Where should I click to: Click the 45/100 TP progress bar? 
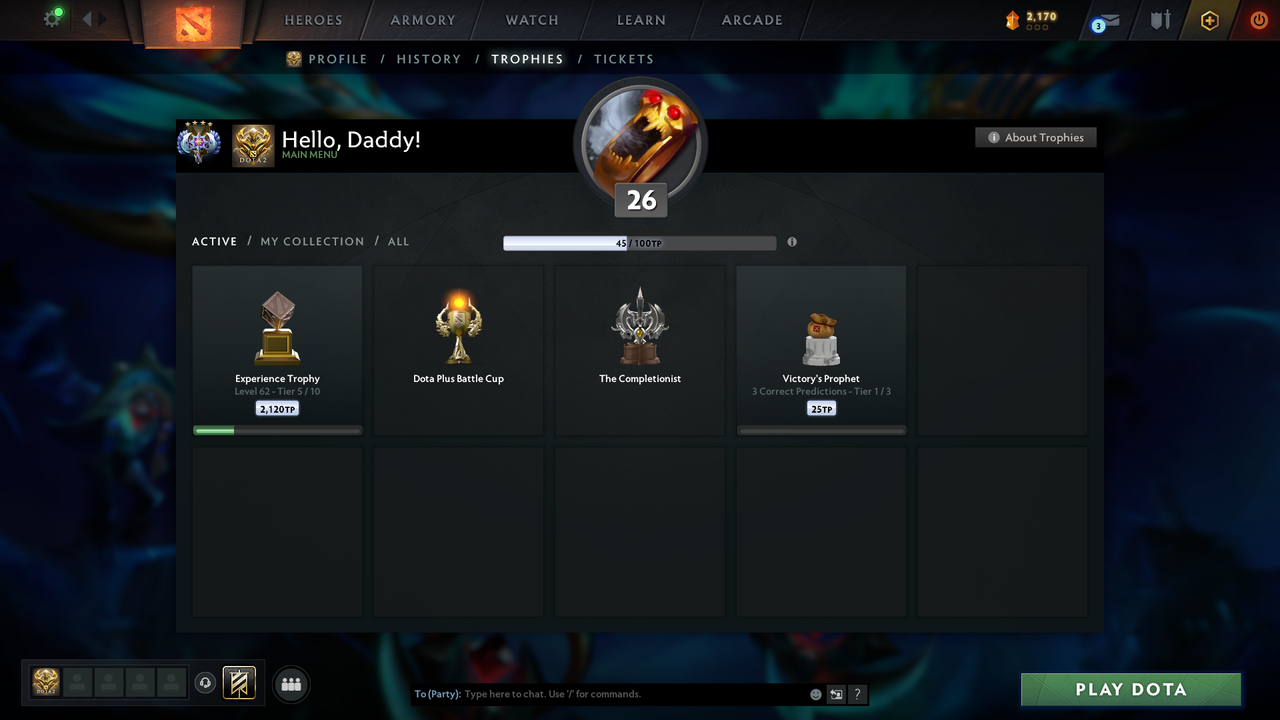(x=640, y=242)
